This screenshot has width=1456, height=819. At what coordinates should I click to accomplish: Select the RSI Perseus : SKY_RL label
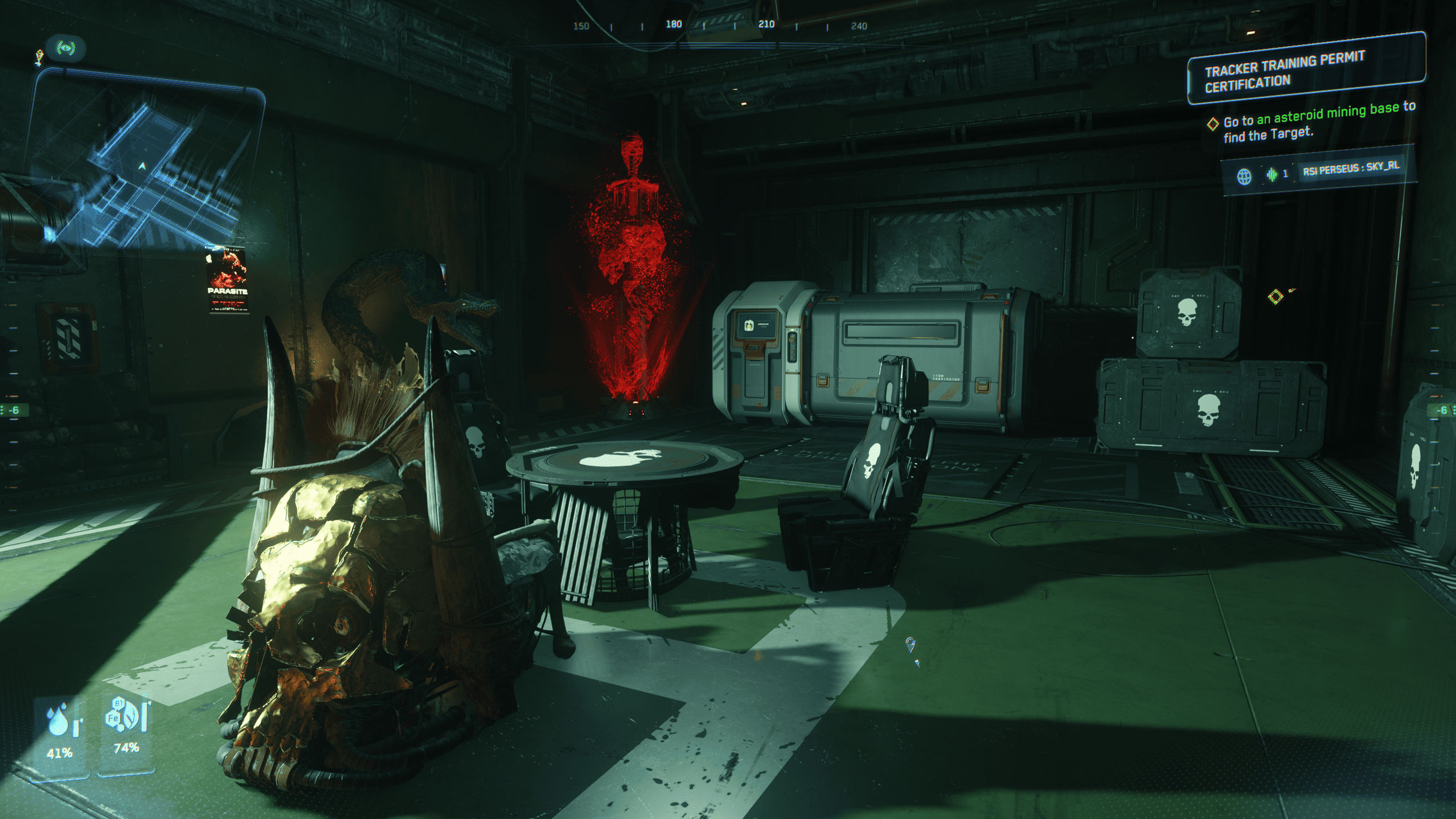[x=1351, y=168]
